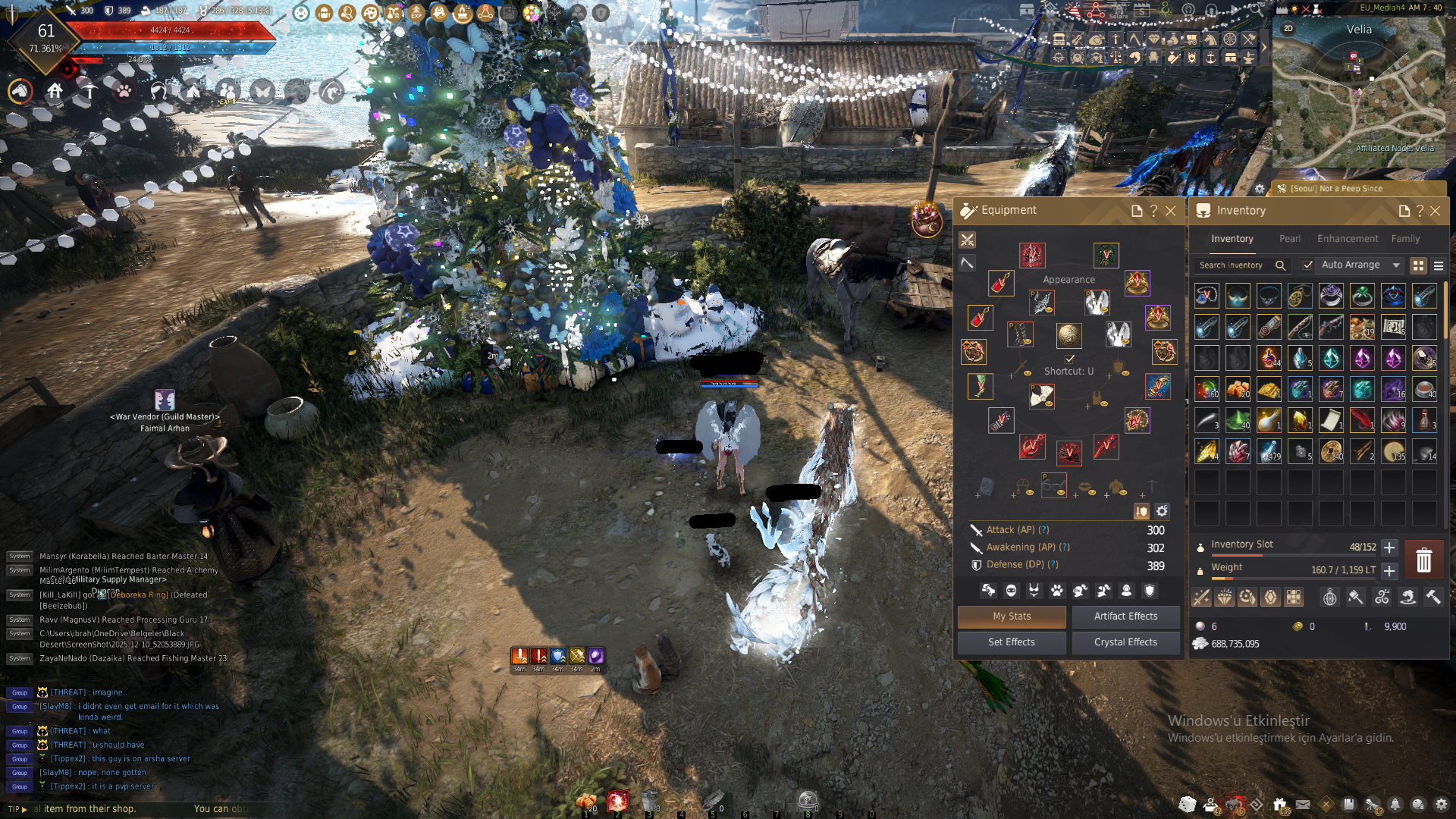The height and width of the screenshot is (819, 1456).
Task: Open the Enhancement tab
Action: [x=1348, y=239]
